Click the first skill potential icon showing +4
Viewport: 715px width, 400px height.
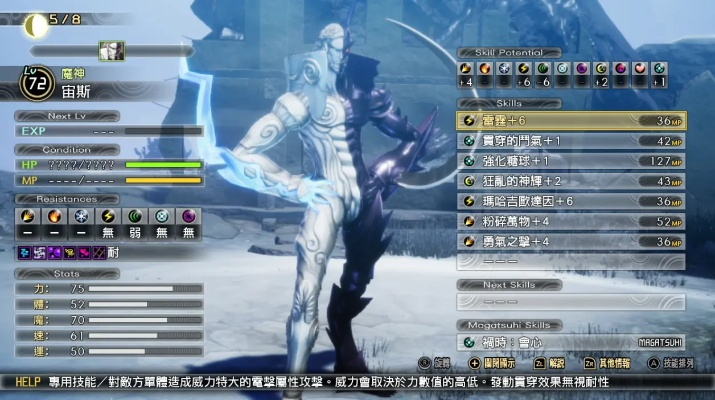pyautogui.click(x=466, y=68)
